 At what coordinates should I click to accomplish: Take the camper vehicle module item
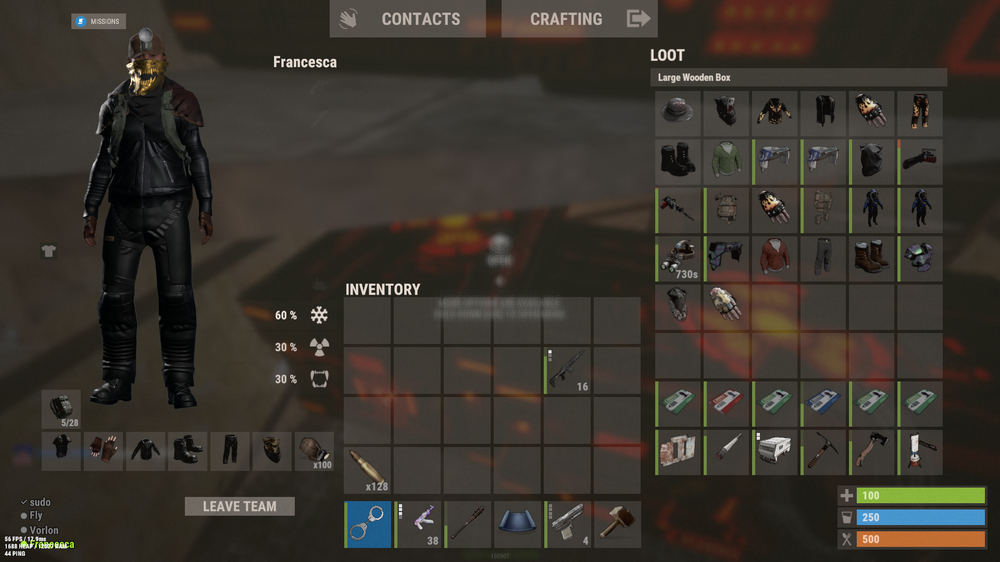tap(775, 452)
